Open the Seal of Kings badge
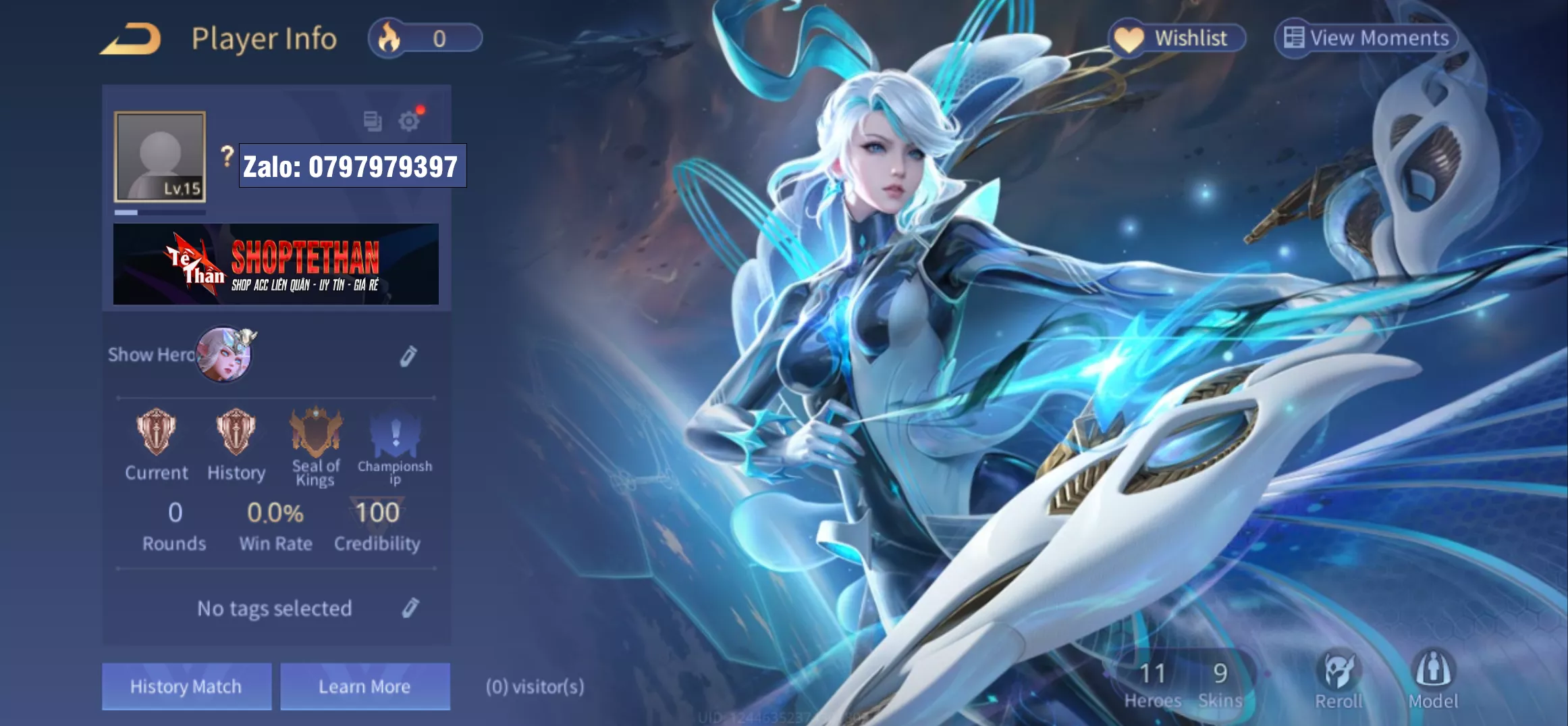 [x=315, y=434]
